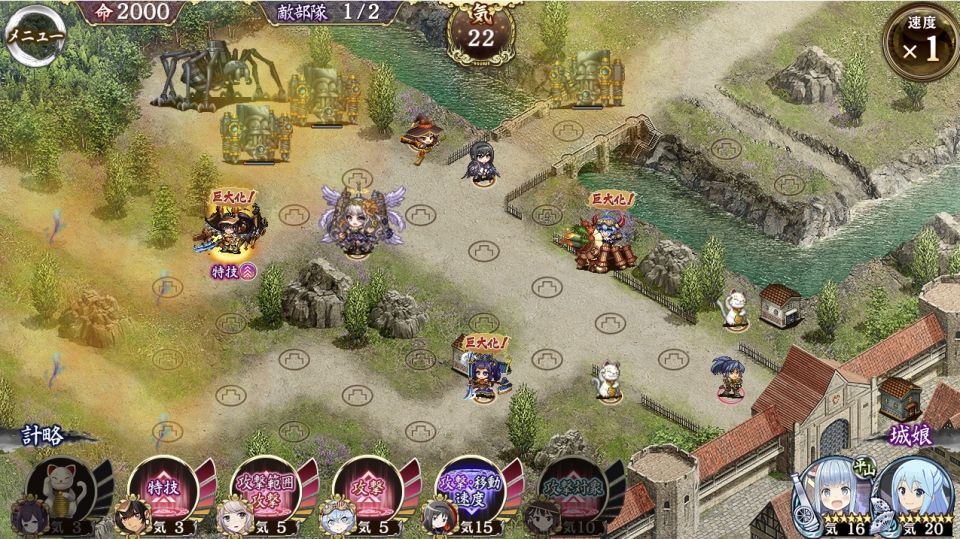The height and width of the screenshot is (539, 960).
Task: Select the darkened 攻撃対象 stratagem
Action: click(x=573, y=490)
